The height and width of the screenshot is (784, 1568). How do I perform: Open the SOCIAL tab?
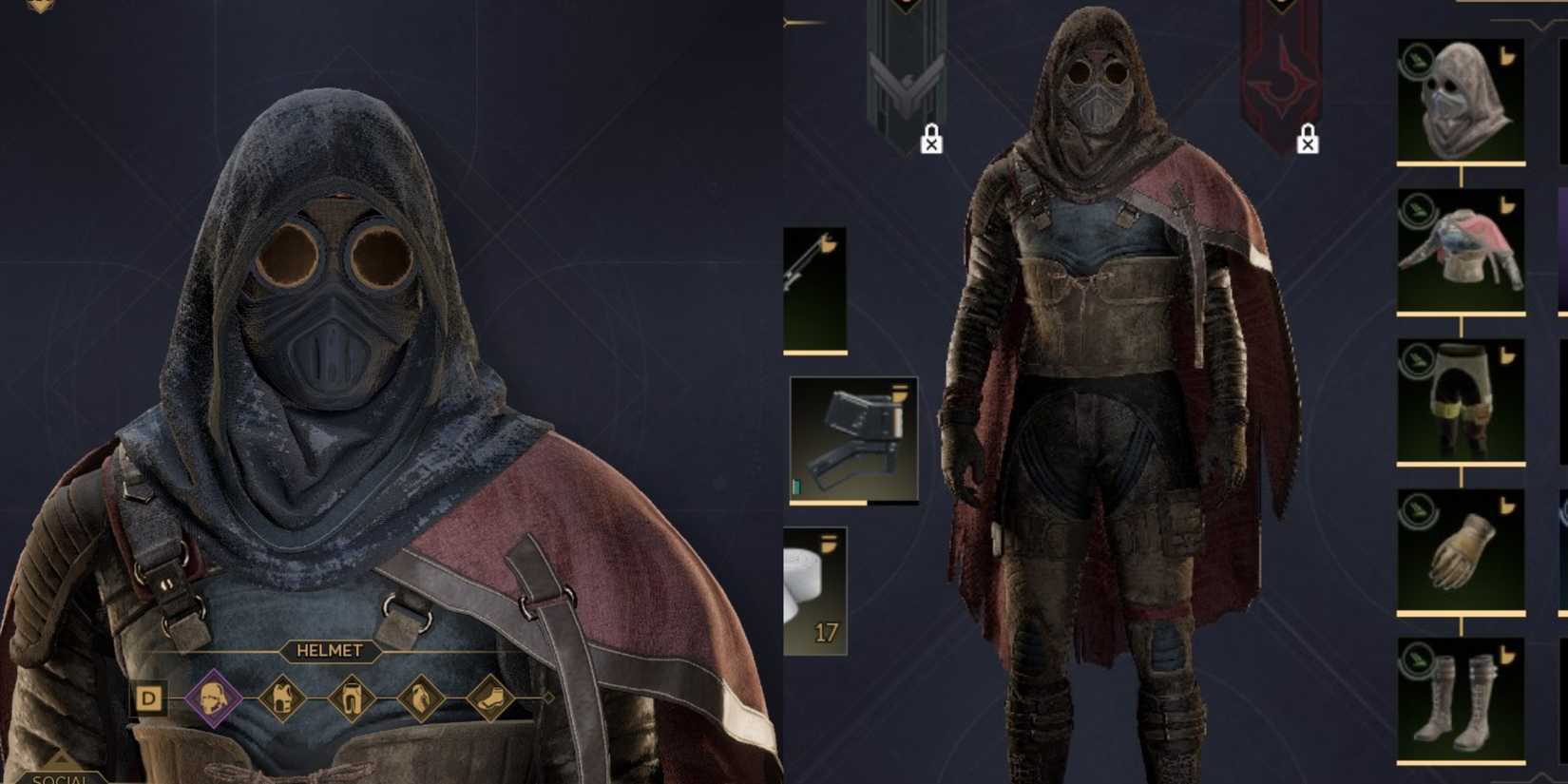[57, 777]
